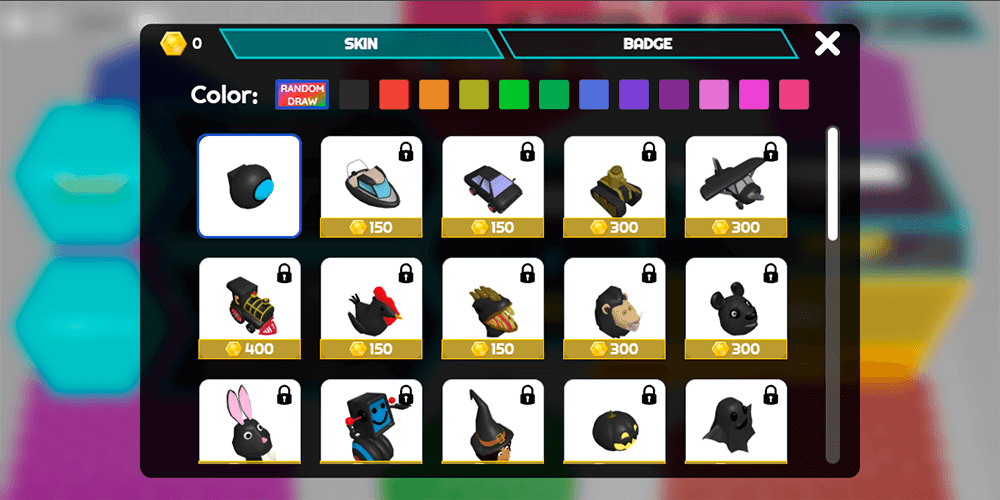The width and height of the screenshot is (1000, 500).
Task: Choose the tank skin costing 300
Action: pos(614,186)
